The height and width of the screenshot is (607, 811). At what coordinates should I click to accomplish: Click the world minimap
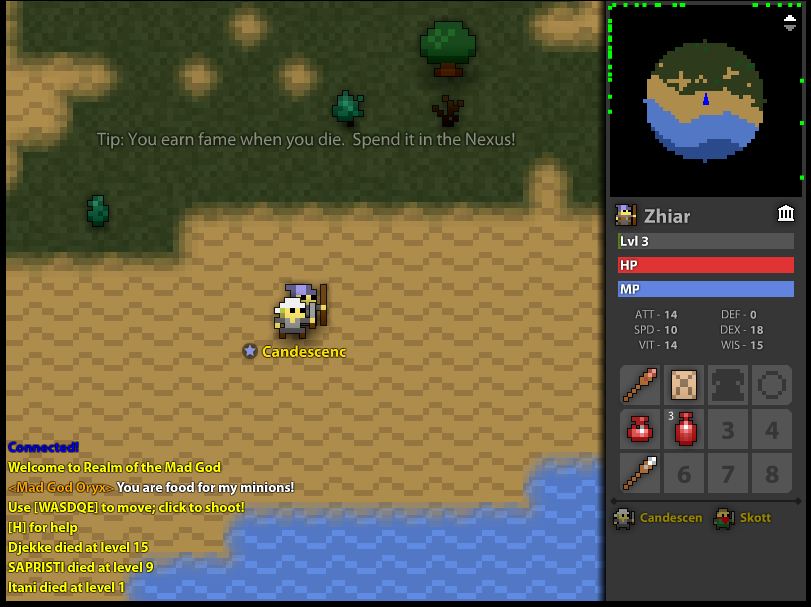pyautogui.click(x=705, y=100)
